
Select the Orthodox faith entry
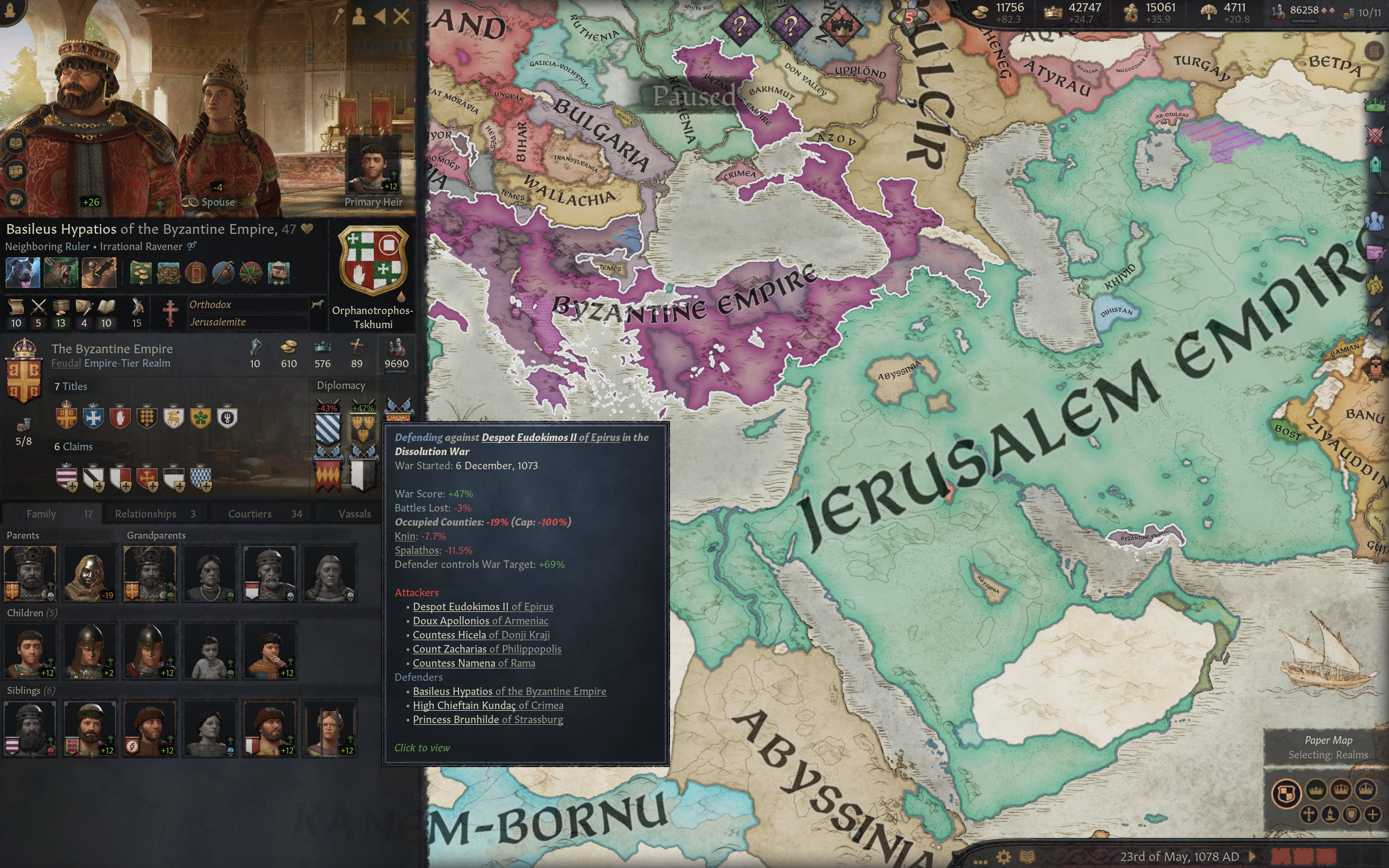(x=210, y=305)
